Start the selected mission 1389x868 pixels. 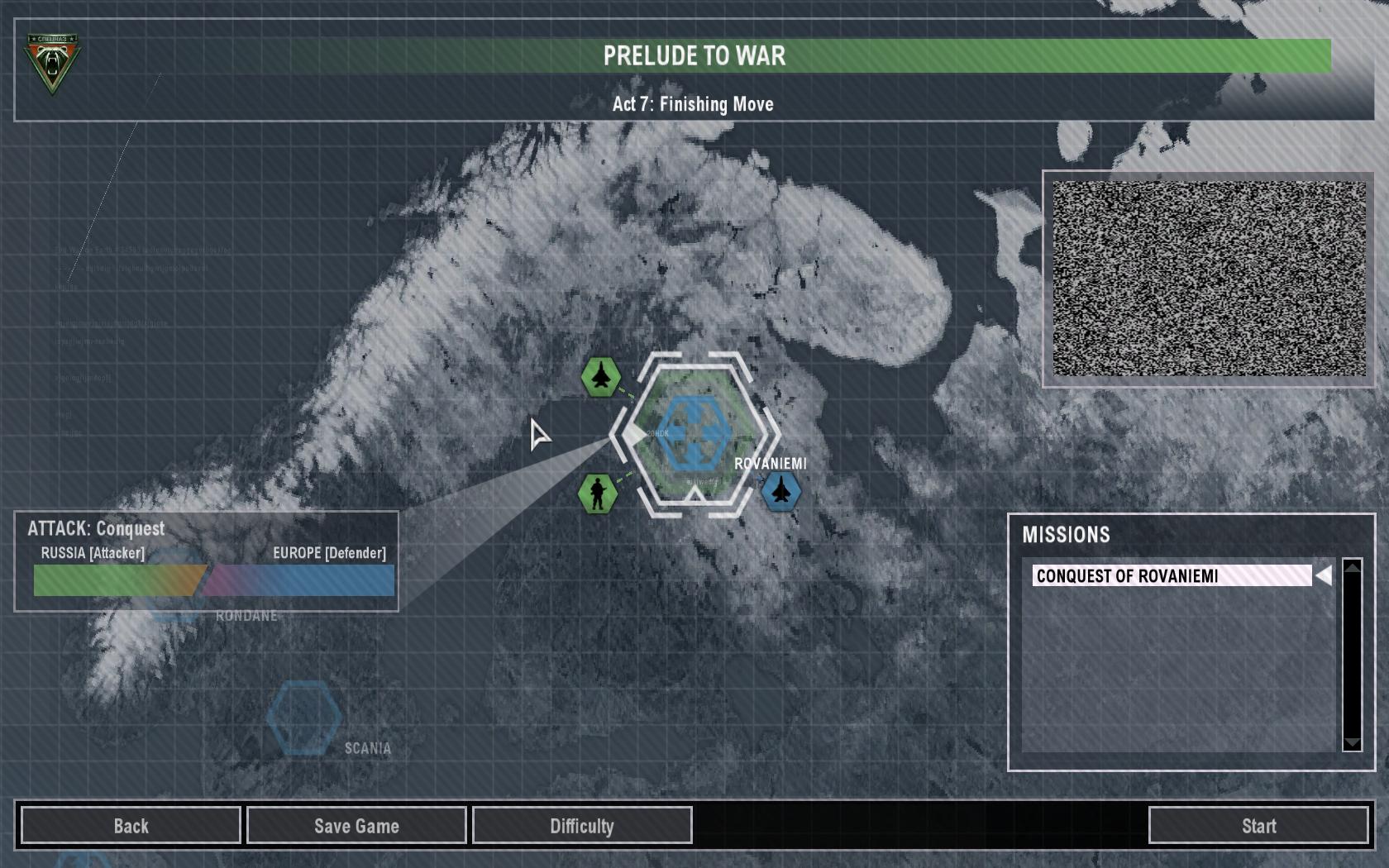(1258, 826)
